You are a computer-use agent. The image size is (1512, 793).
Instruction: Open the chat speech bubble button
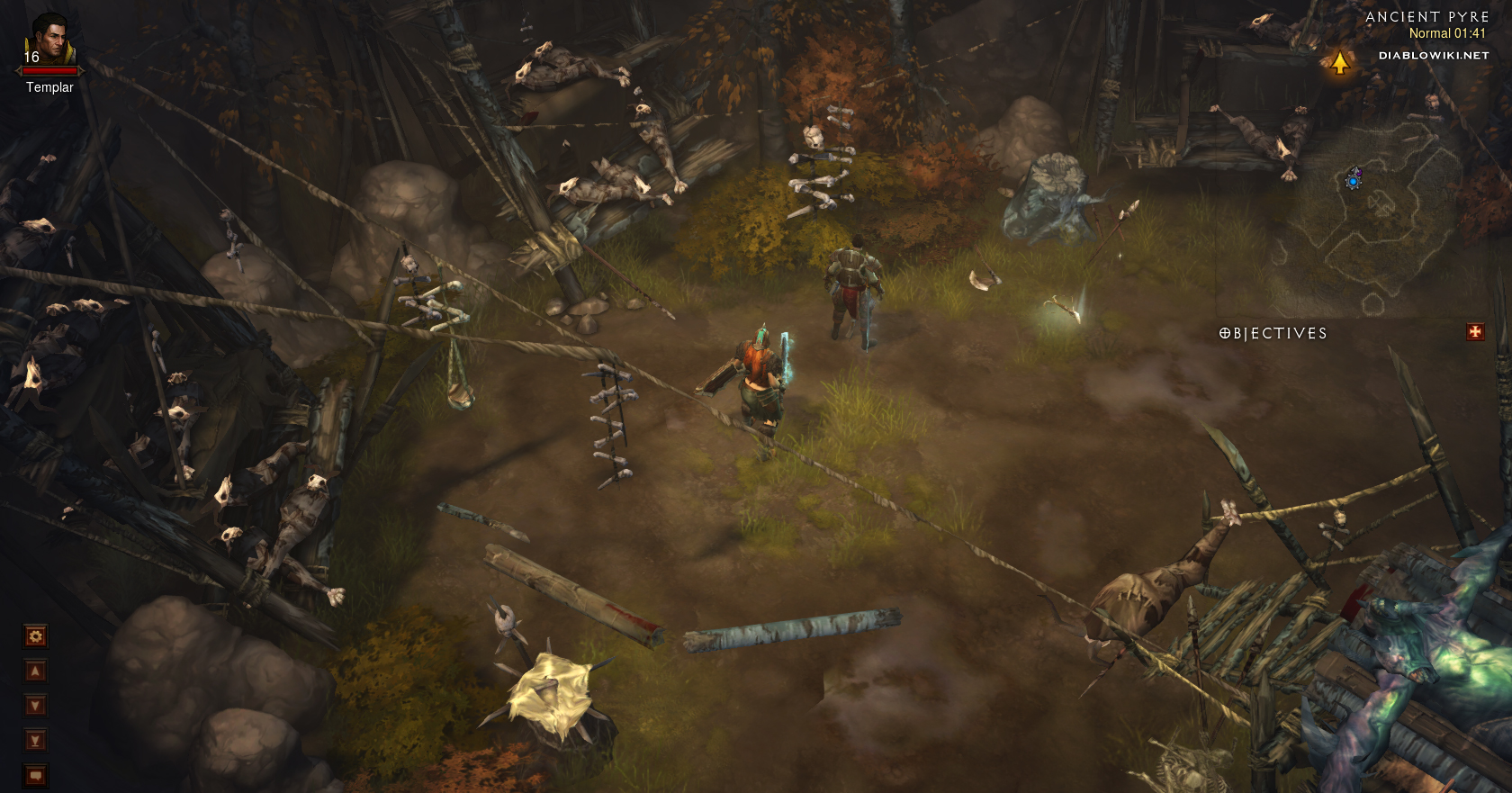tap(35, 775)
